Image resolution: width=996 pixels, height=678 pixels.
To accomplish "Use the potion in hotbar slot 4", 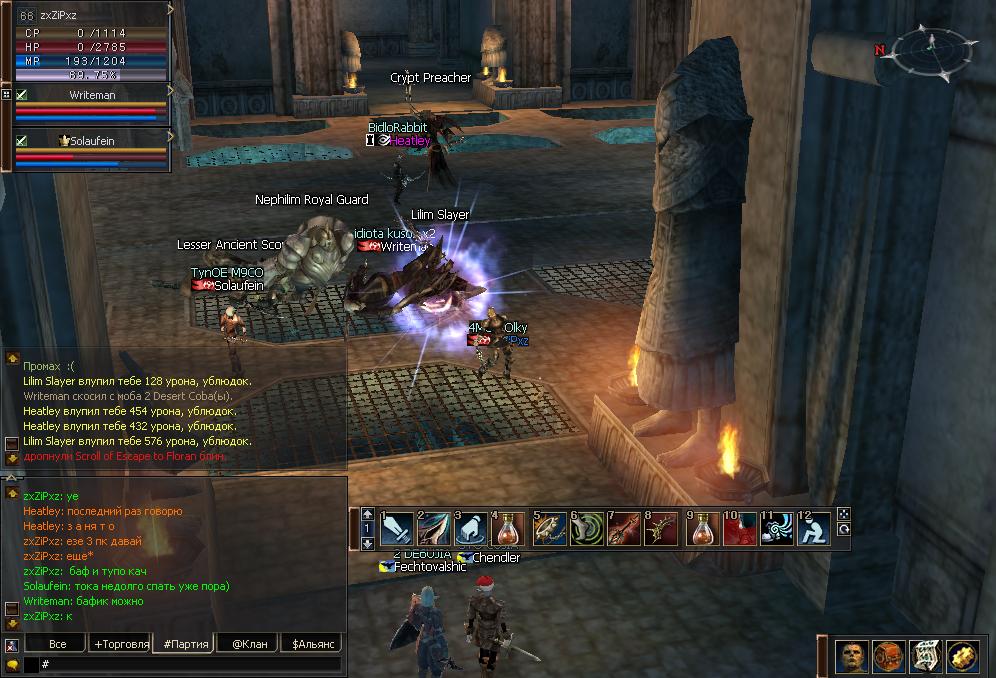I will coord(508,528).
